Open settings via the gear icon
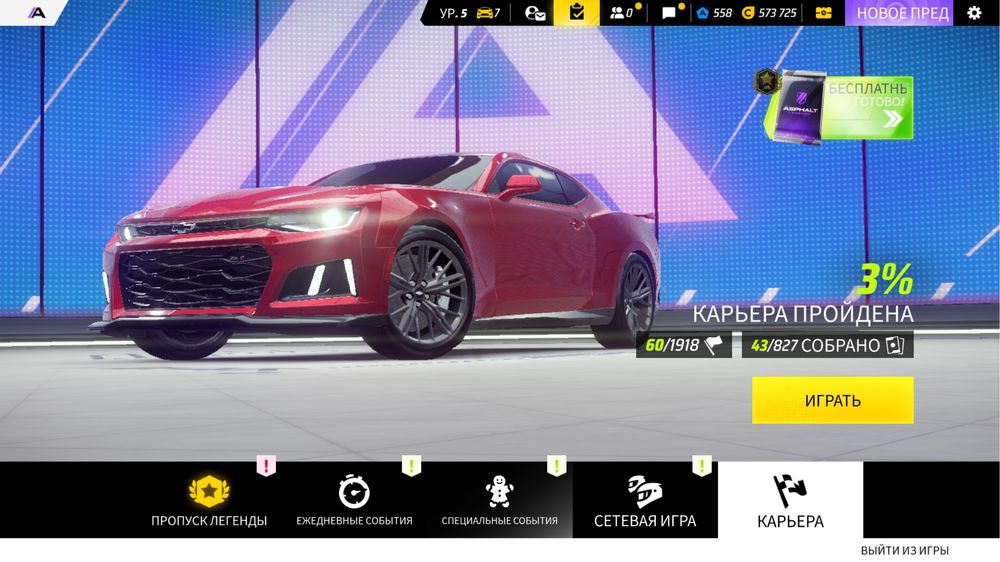 [974, 13]
